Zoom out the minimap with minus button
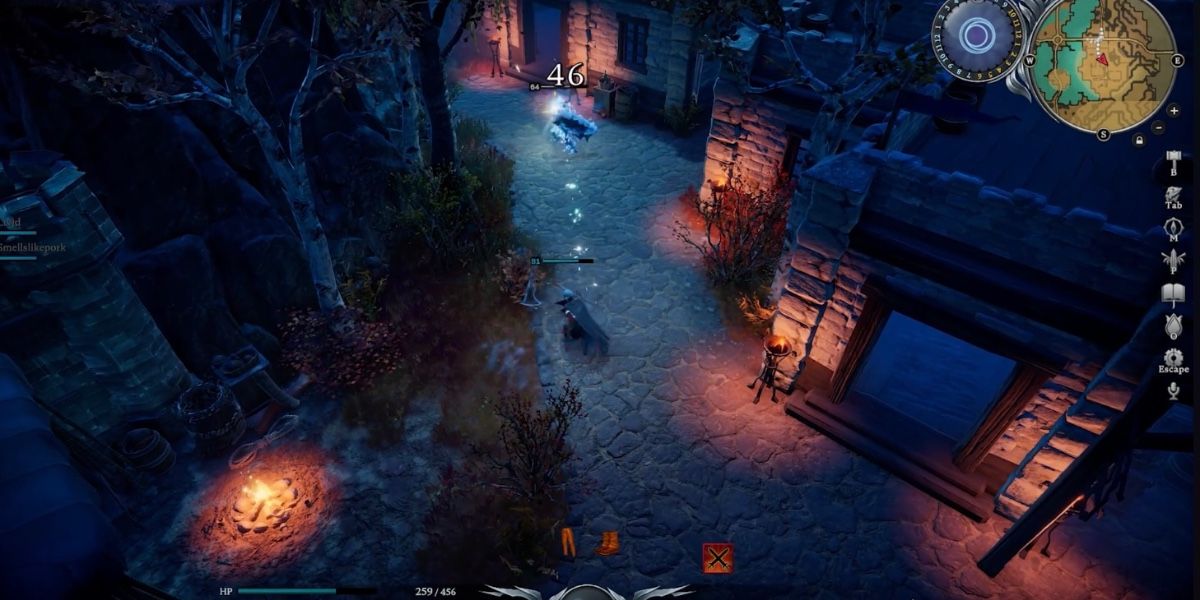 tap(1159, 128)
